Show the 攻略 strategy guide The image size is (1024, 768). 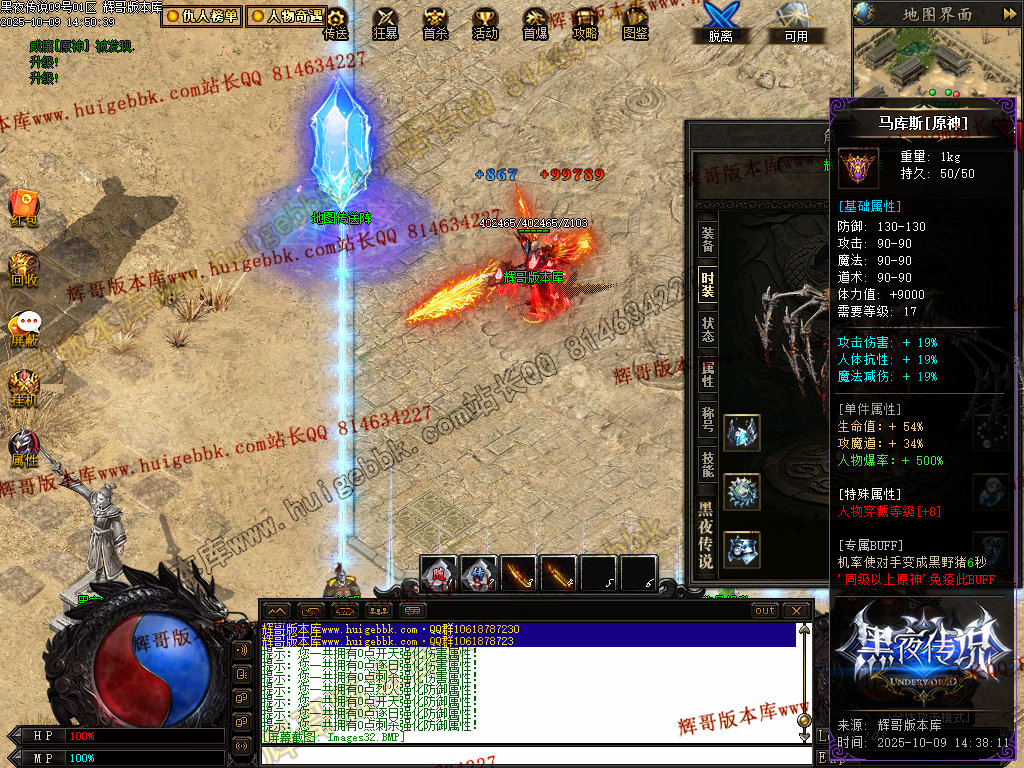[585, 22]
